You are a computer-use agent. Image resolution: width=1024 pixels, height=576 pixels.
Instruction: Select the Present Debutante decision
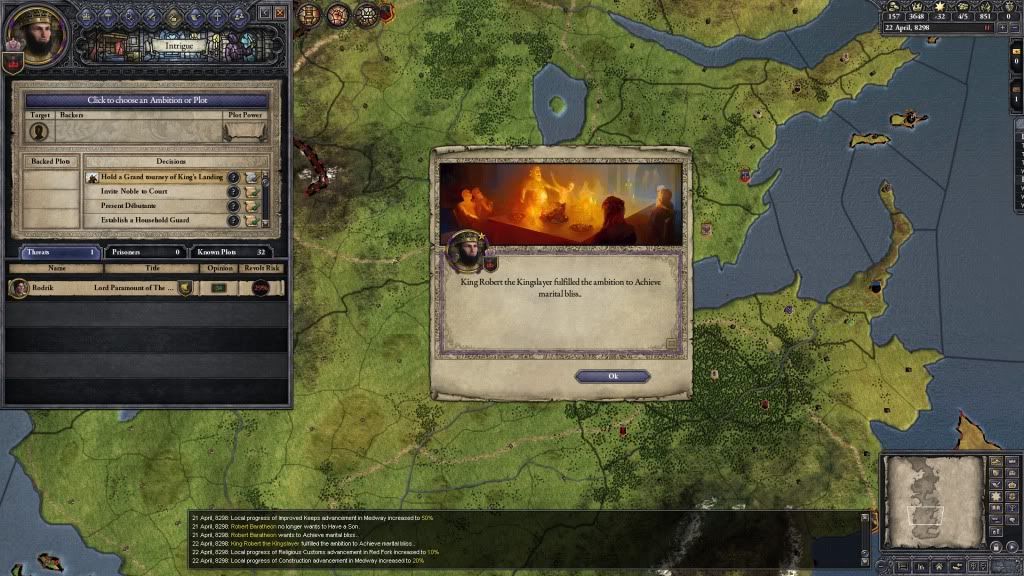click(x=160, y=206)
